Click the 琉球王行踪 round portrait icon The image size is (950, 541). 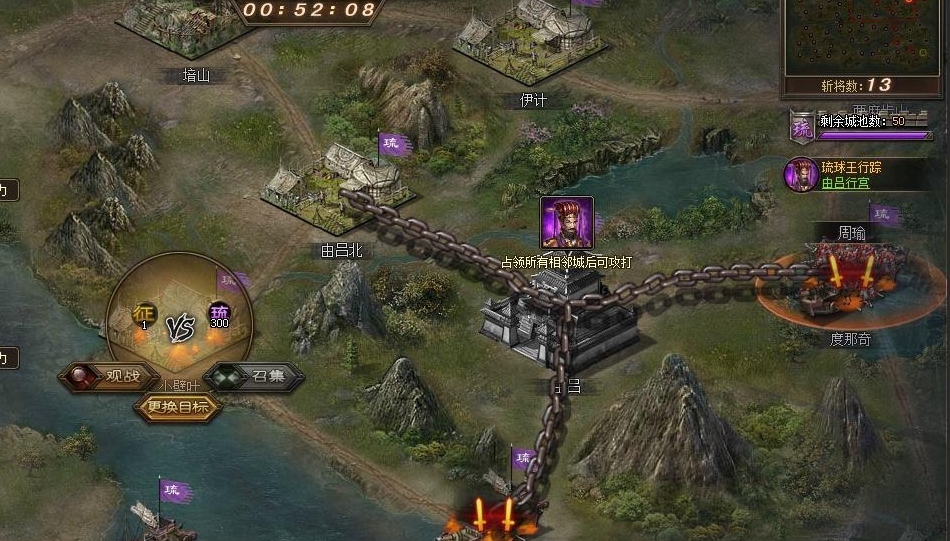tap(800, 174)
